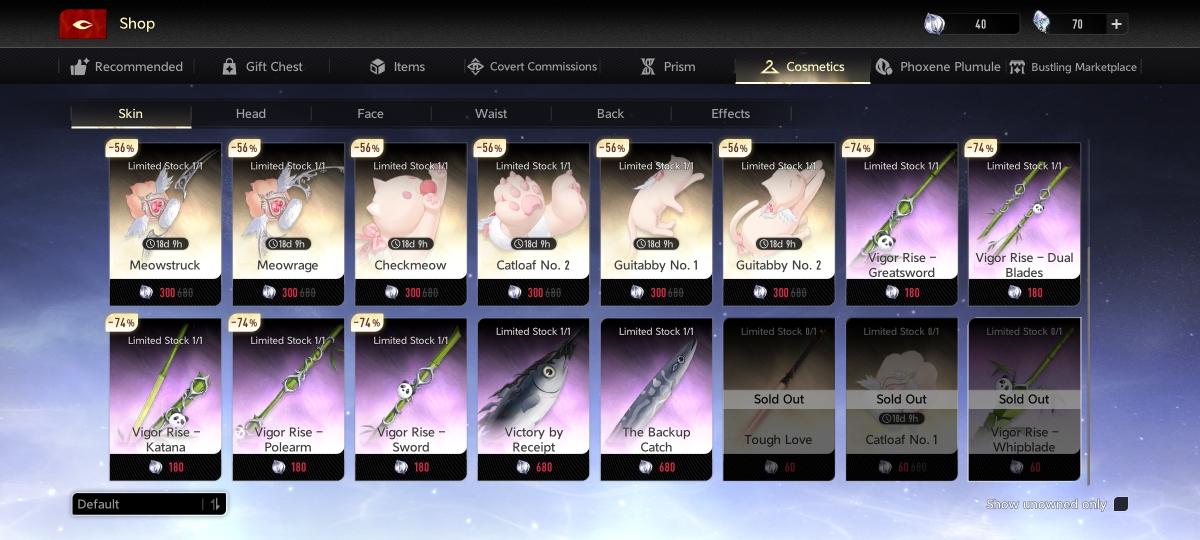Click the plus button to add currency

point(1116,24)
